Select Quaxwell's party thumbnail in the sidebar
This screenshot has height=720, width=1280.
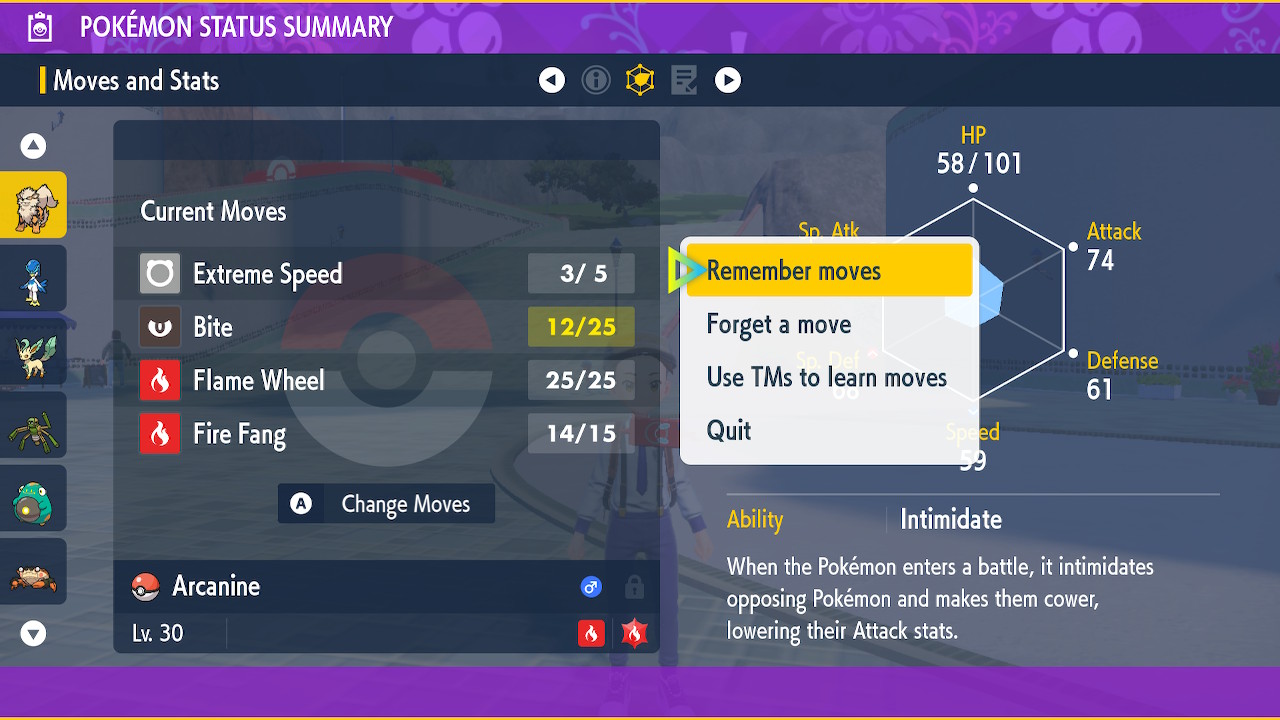coord(33,278)
